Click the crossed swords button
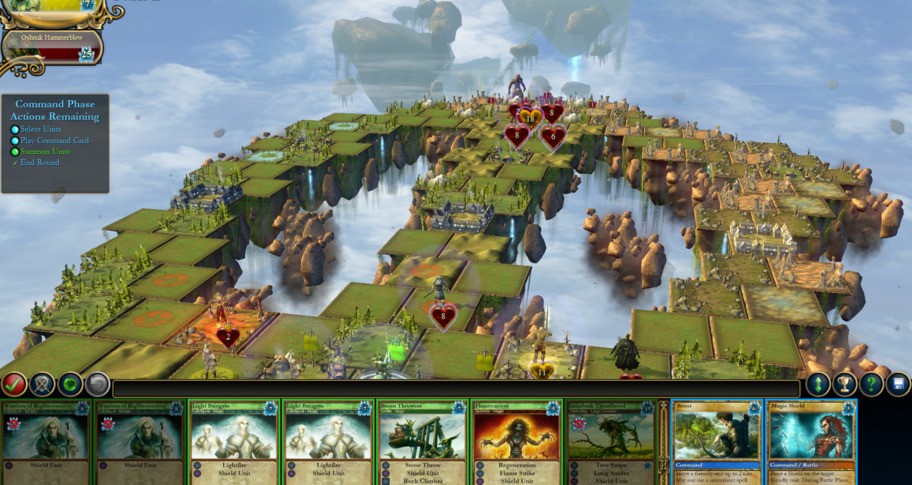This screenshot has height=485, width=912. (x=42, y=383)
